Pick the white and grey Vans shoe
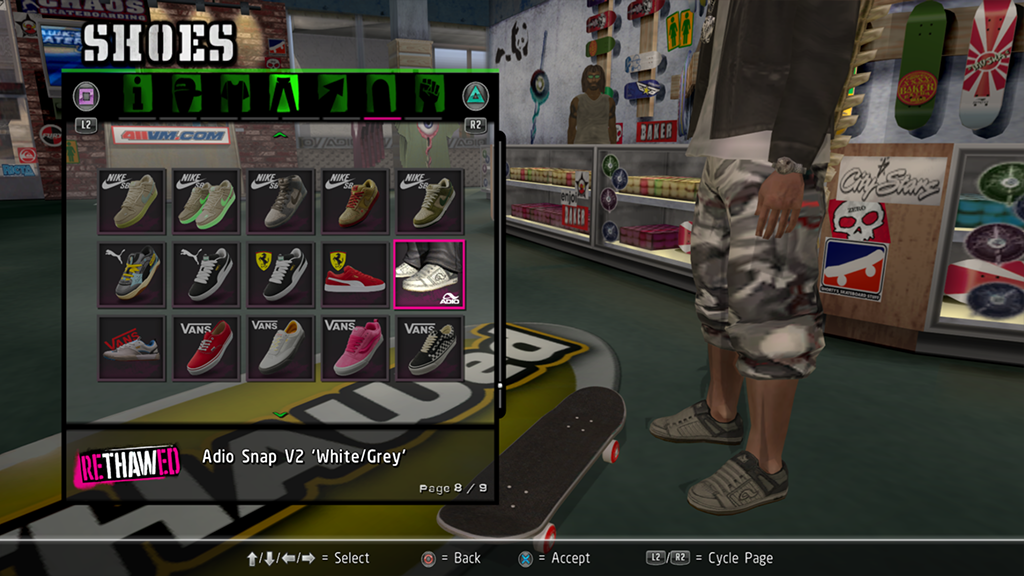1024x576 pixels. coord(281,348)
